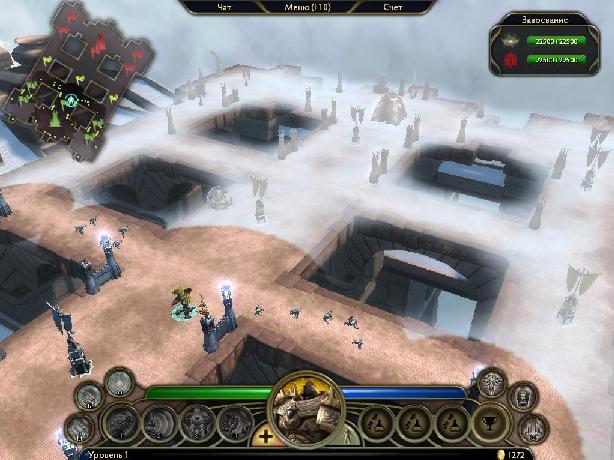Open the Чат panel
This screenshot has width=614, height=460.
pos(225,7)
